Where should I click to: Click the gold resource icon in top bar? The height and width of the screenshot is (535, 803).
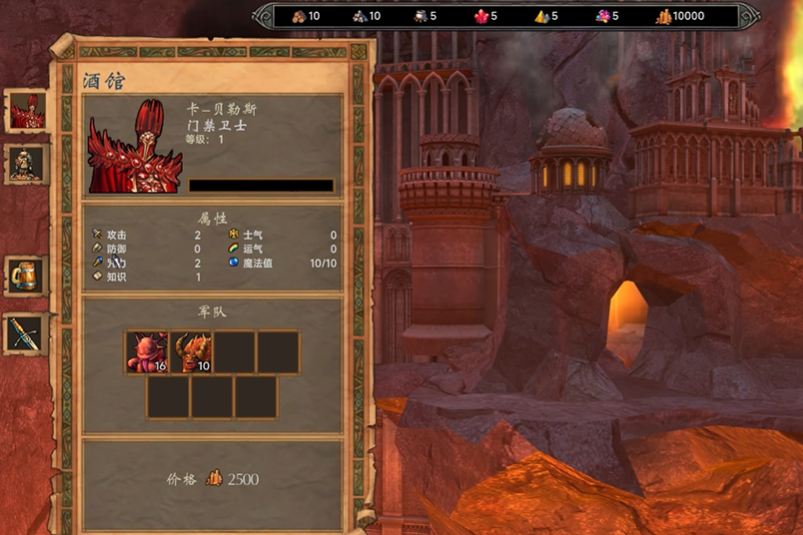point(664,16)
